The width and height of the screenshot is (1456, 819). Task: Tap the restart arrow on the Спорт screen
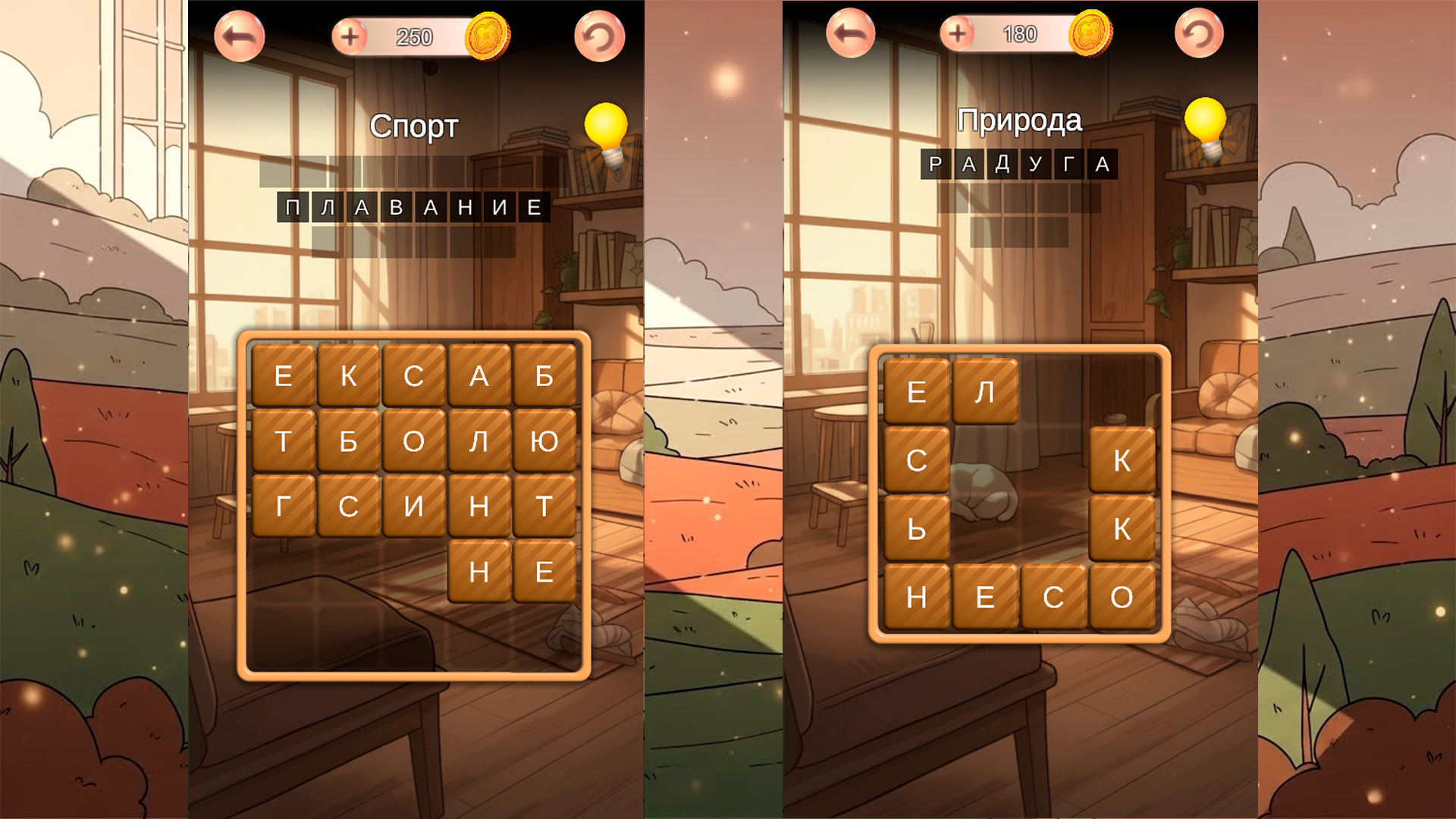[599, 34]
